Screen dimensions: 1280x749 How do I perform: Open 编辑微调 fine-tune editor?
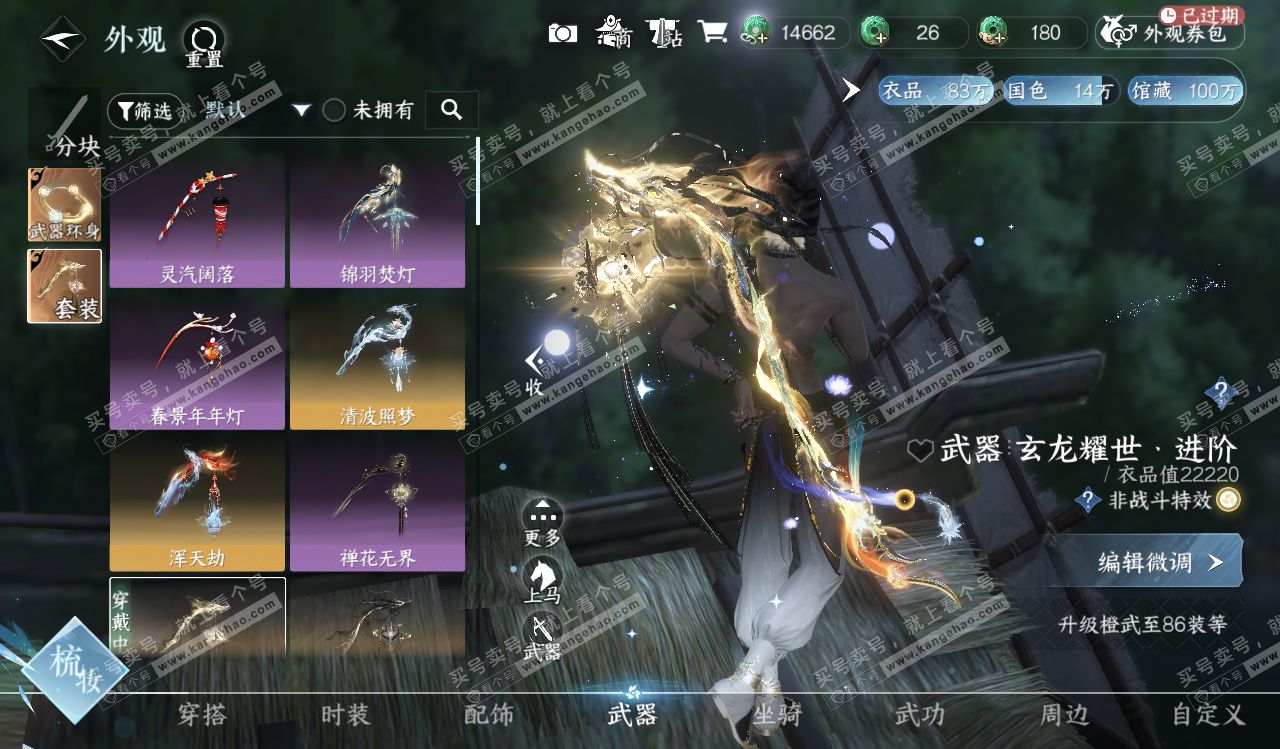(x=1150, y=562)
